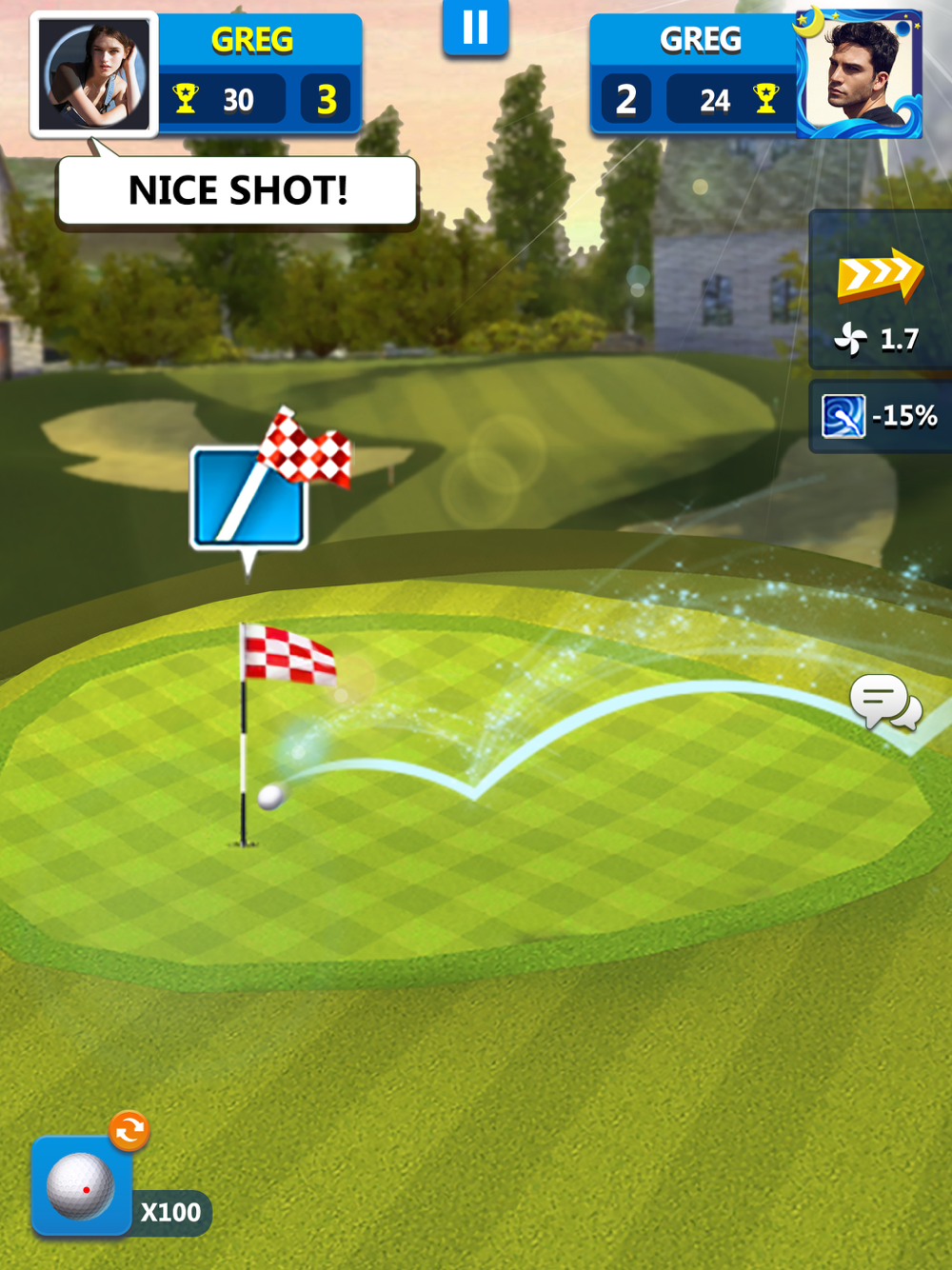Select the blue hole flag marker
Viewport: 952px width, 1270px height.
(x=249, y=497)
